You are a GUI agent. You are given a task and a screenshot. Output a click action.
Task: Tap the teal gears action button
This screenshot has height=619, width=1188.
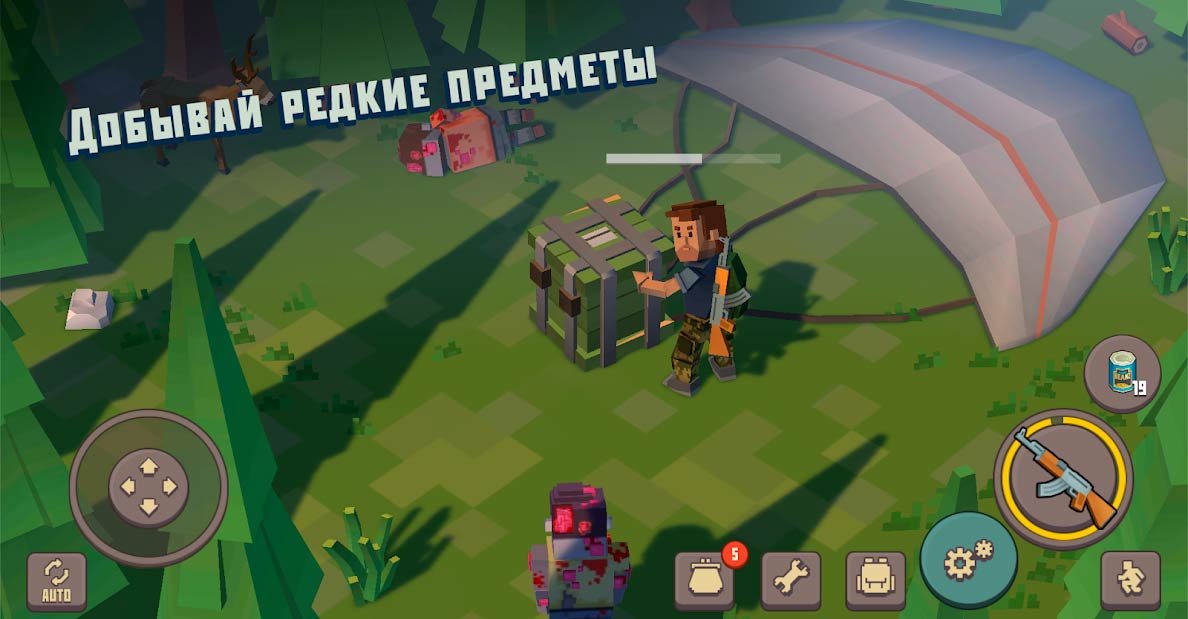click(967, 561)
